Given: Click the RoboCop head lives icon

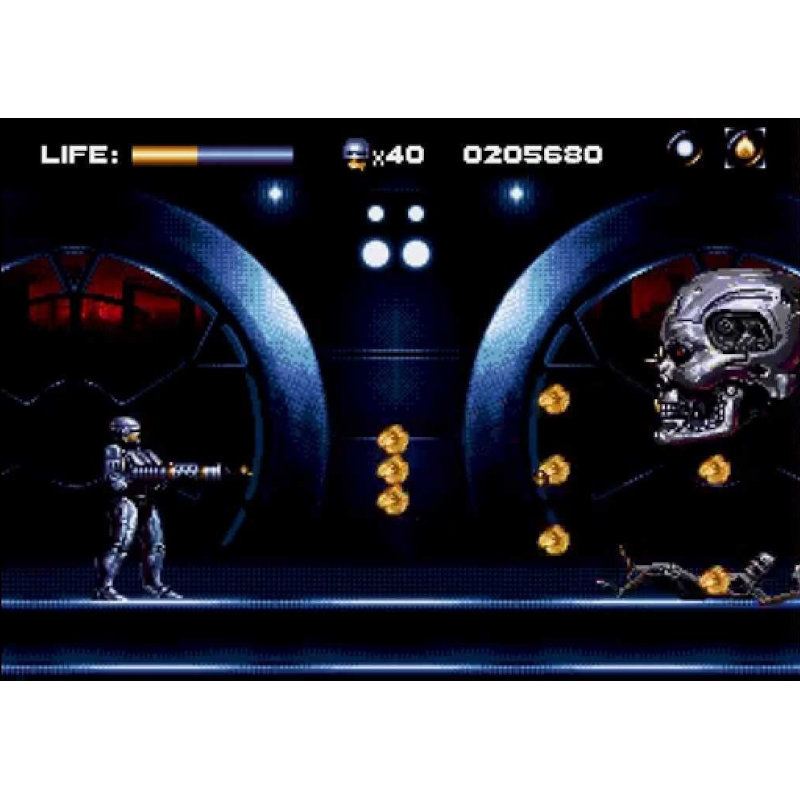Looking at the screenshot, I should click(x=355, y=153).
